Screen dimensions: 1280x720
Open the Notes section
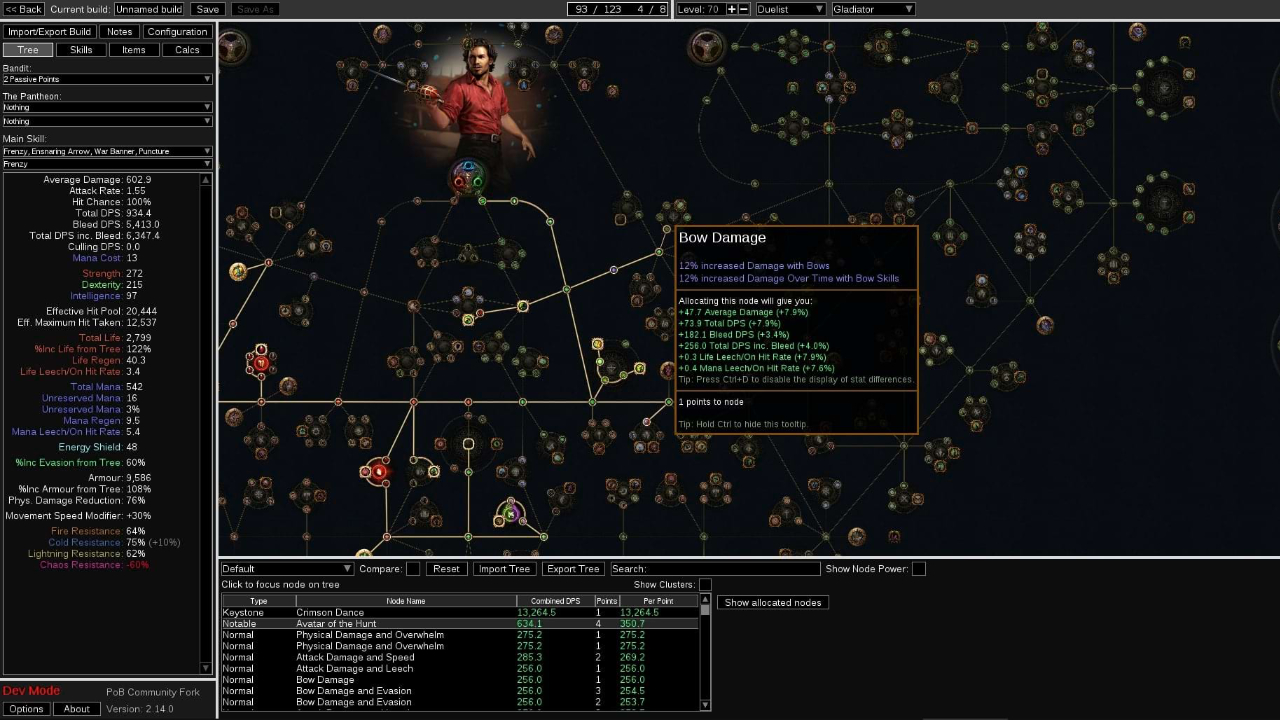pyautogui.click(x=120, y=32)
